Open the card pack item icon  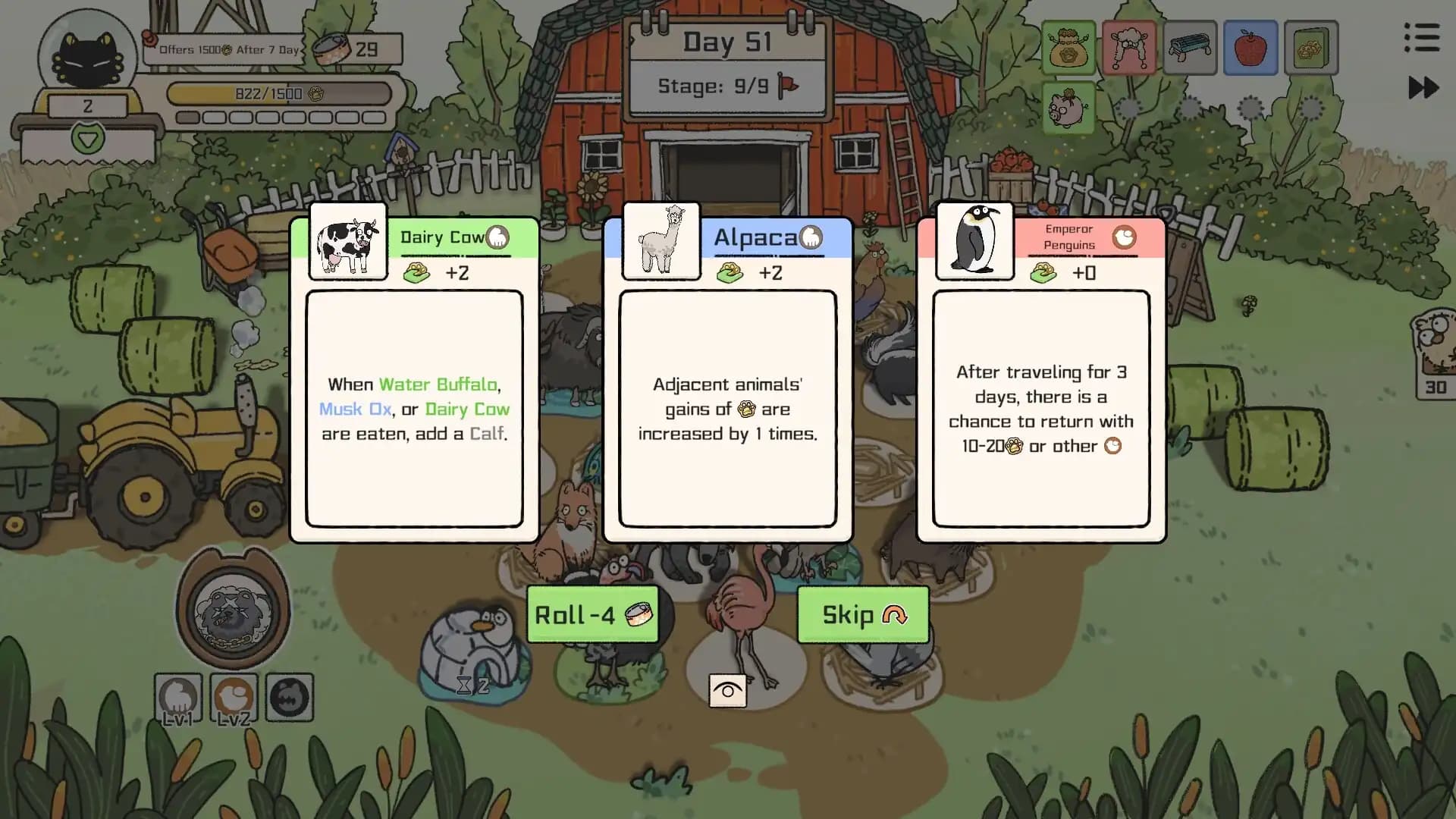(1311, 47)
